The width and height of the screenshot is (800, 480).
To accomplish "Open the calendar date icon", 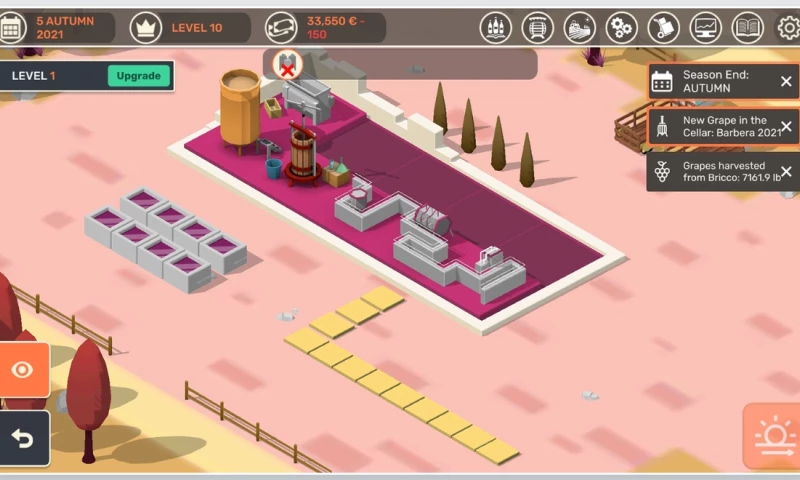I will point(13,28).
